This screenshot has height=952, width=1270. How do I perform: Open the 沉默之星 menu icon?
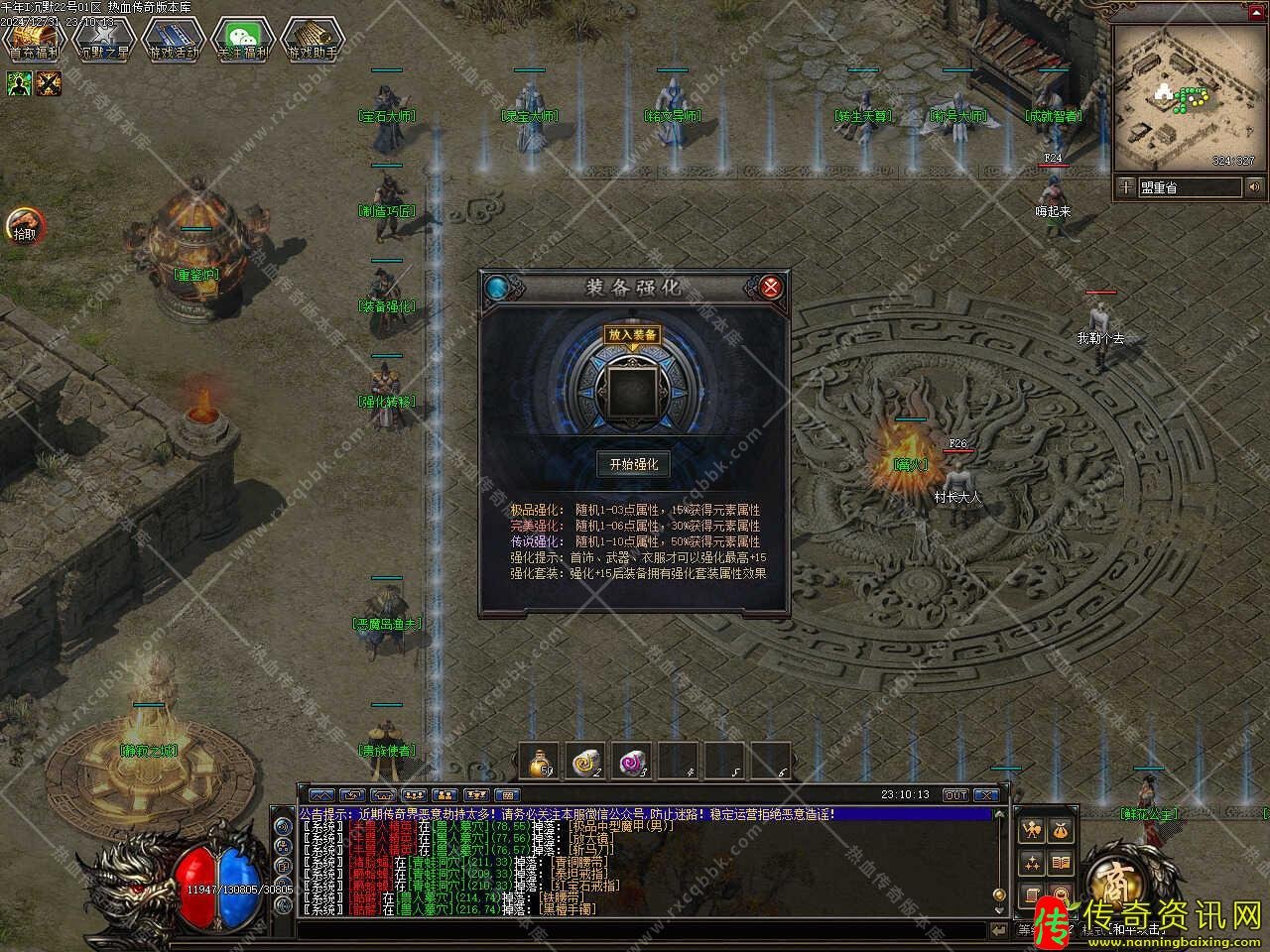pyautogui.click(x=104, y=40)
